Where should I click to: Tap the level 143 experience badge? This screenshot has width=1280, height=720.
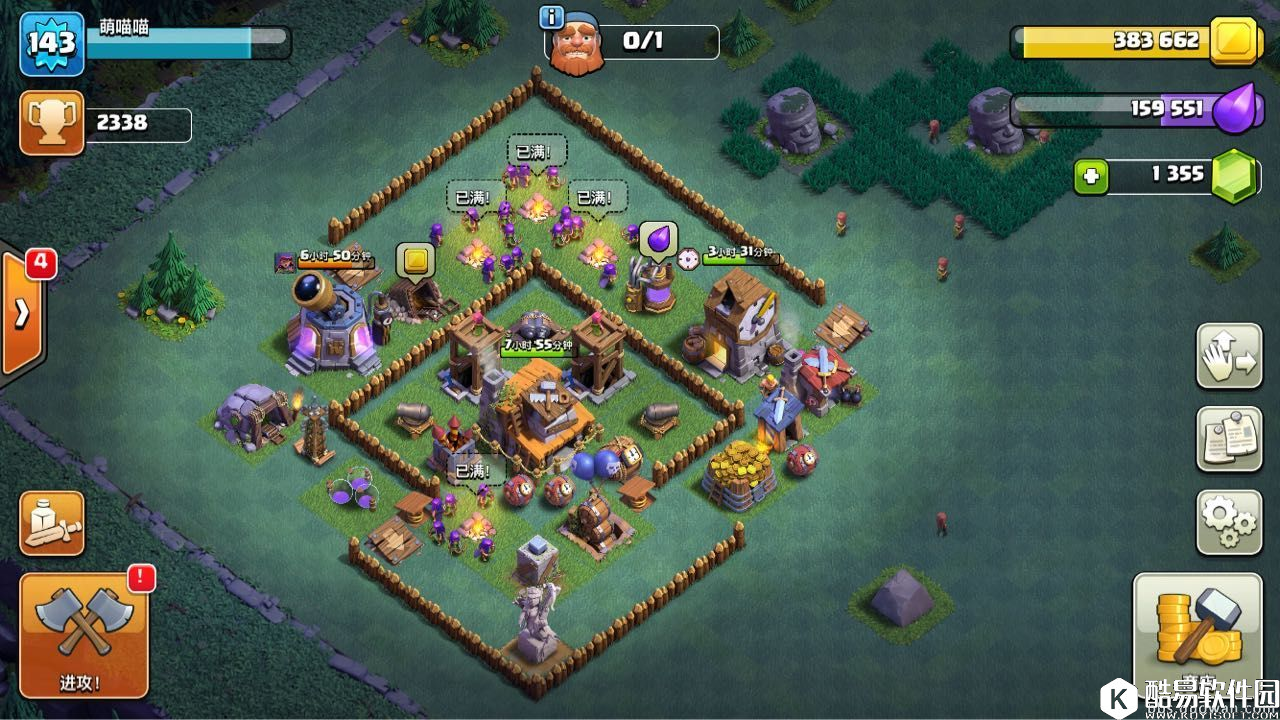coord(51,43)
